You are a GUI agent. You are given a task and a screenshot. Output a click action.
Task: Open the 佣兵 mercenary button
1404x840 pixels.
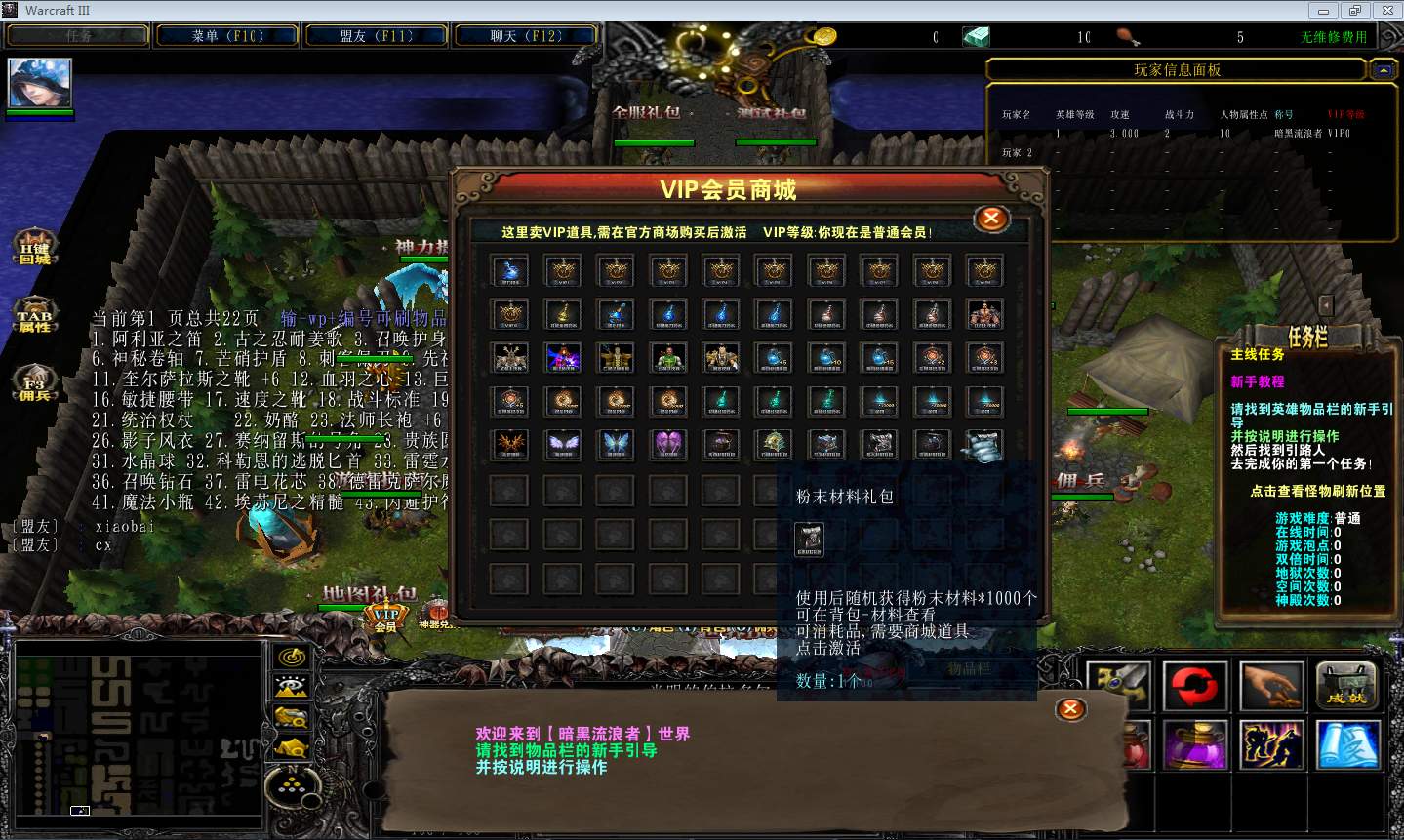(x=34, y=384)
